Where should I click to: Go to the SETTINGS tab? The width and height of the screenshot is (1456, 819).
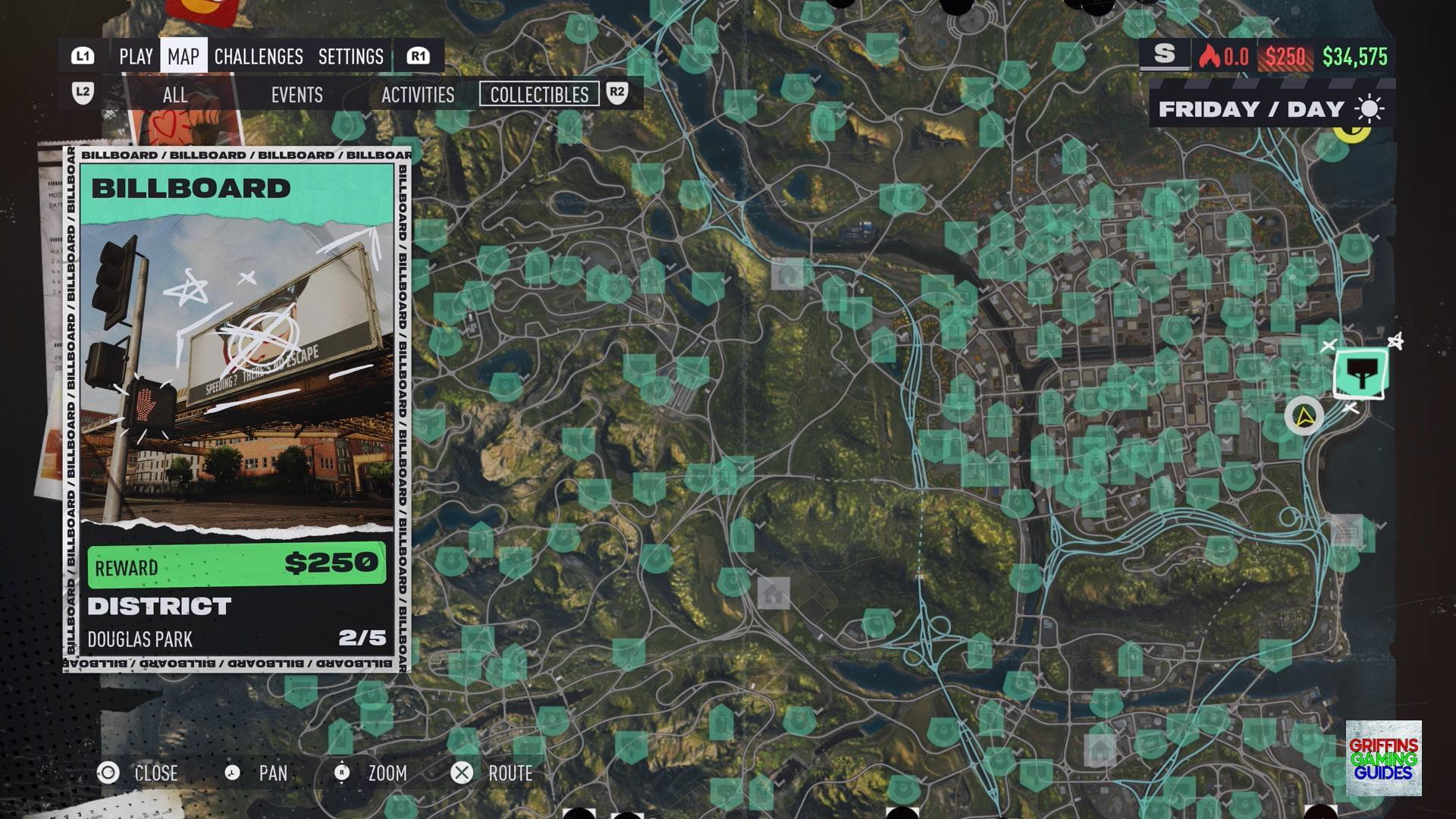[350, 57]
